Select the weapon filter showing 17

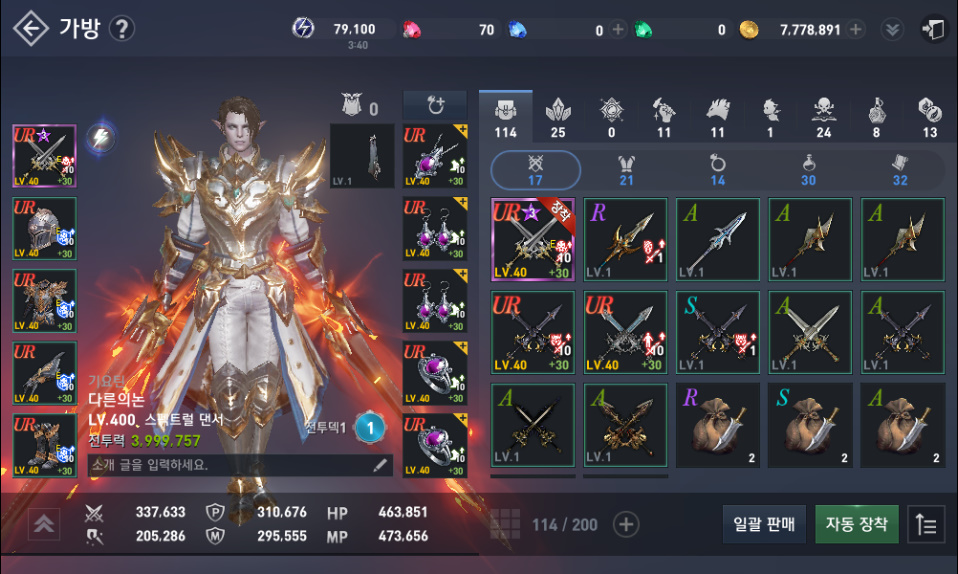(x=535, y=169)
